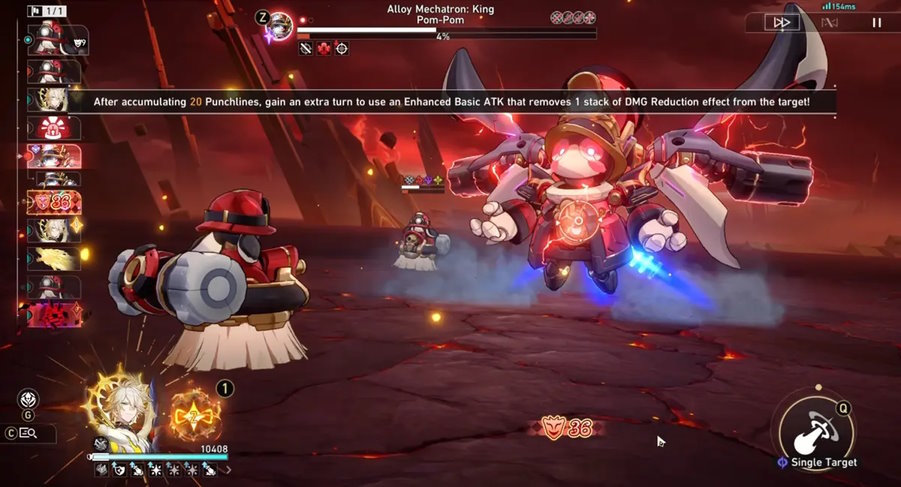The image size is (901, 487).
Task: Toggle the double-speed battle button
Action: pyautogui.click(x=782, y=22)
